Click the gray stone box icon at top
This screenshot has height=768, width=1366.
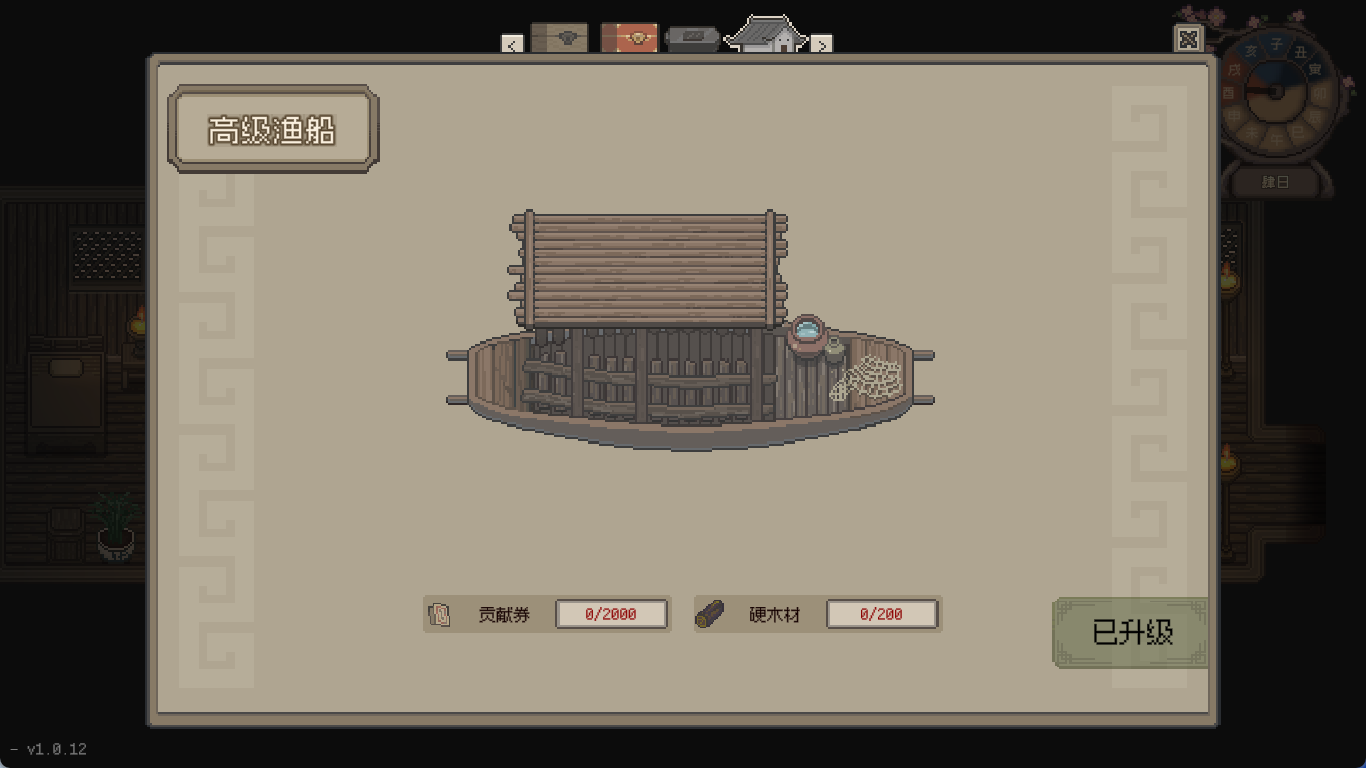click(692, 37)
